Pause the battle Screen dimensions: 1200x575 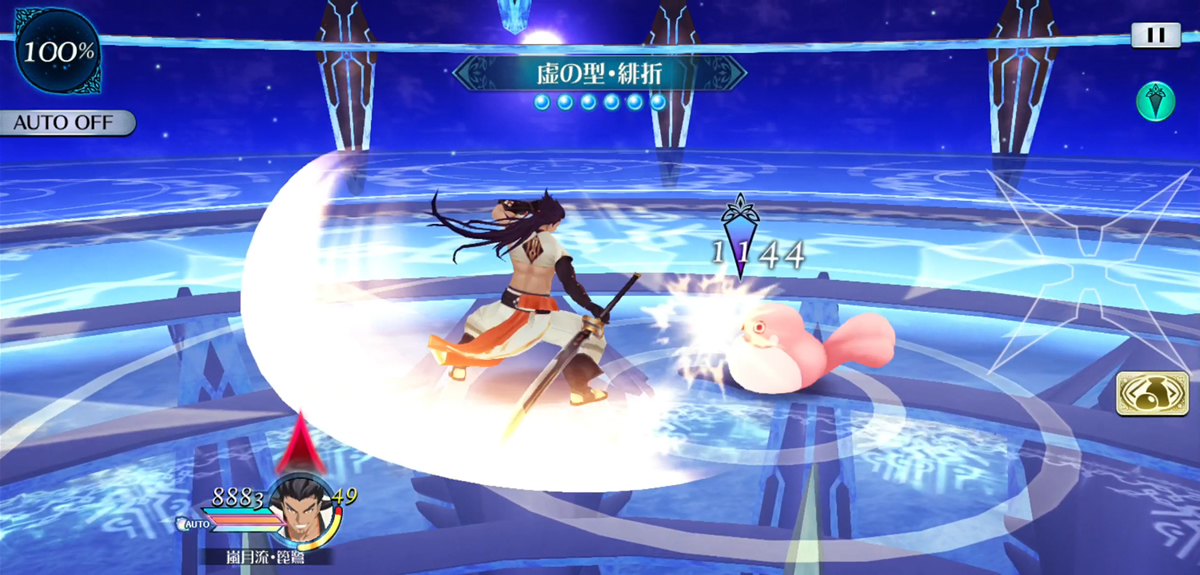[1155, 35]
